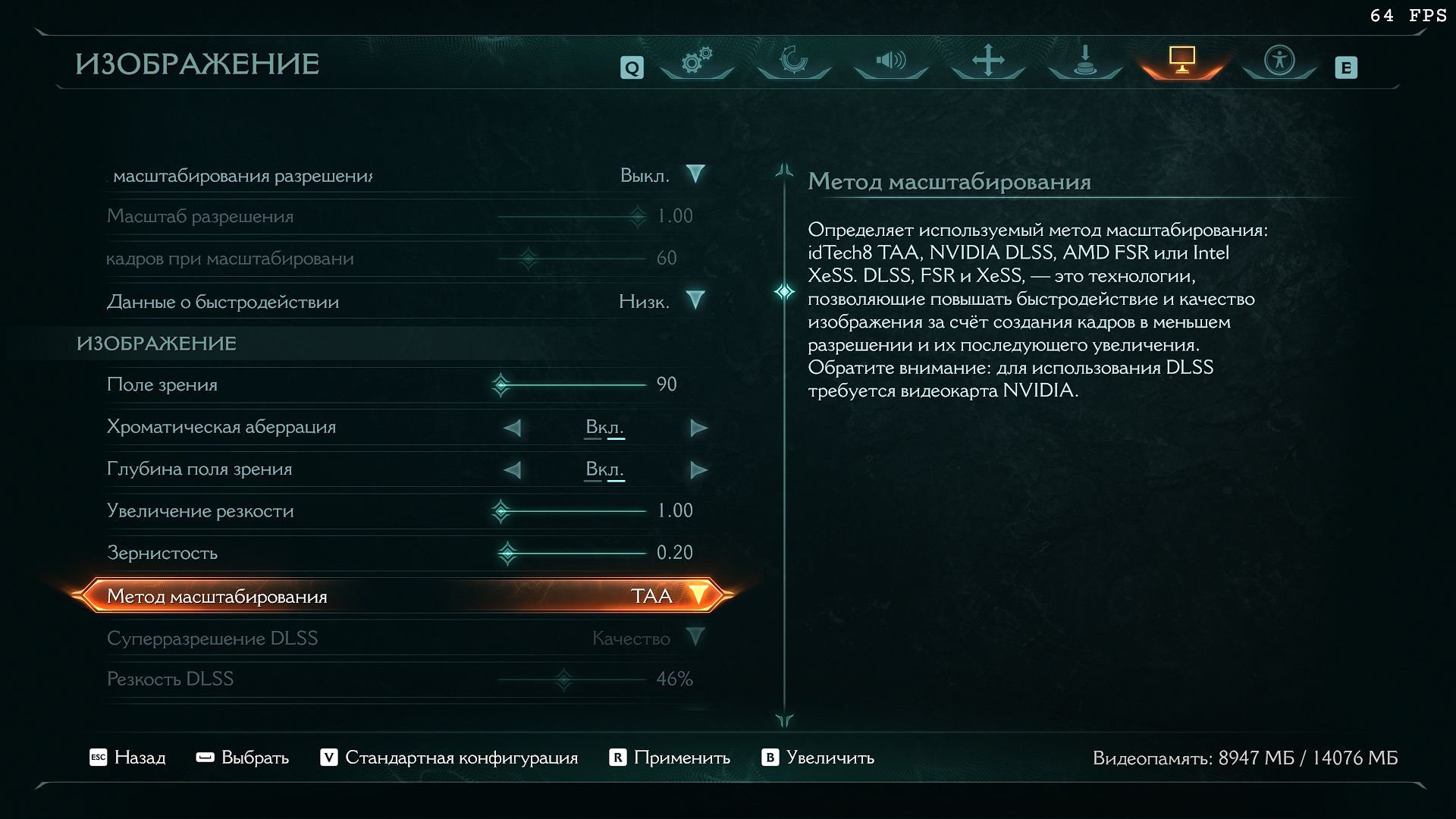Click left arrow for Глубина поля зрения

(513, 470)
